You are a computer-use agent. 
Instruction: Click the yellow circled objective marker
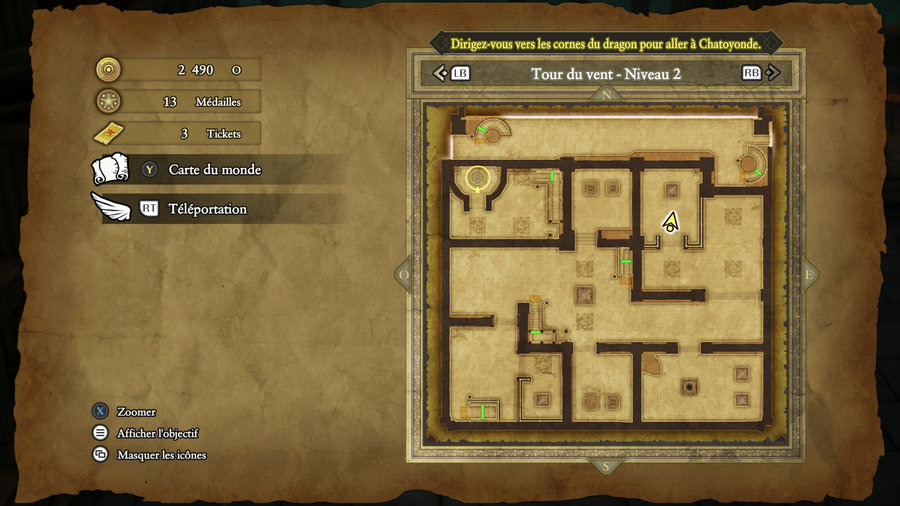click(478, 178)
